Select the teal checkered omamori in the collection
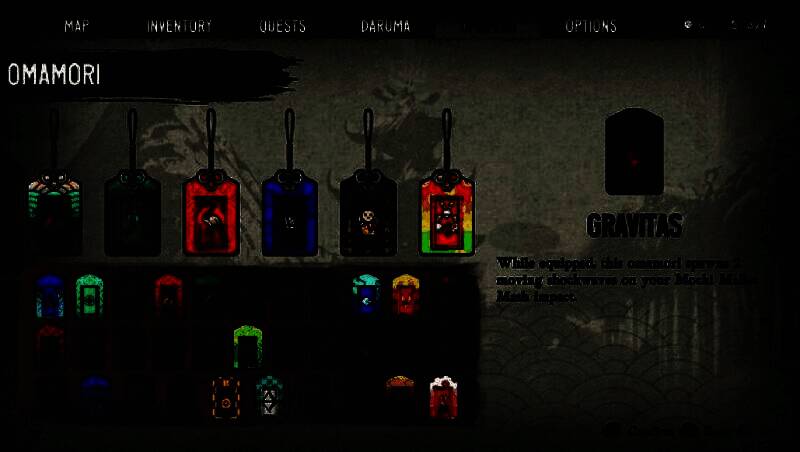The width and height of the screenshot is (800, 452). [x=269, y=396]
